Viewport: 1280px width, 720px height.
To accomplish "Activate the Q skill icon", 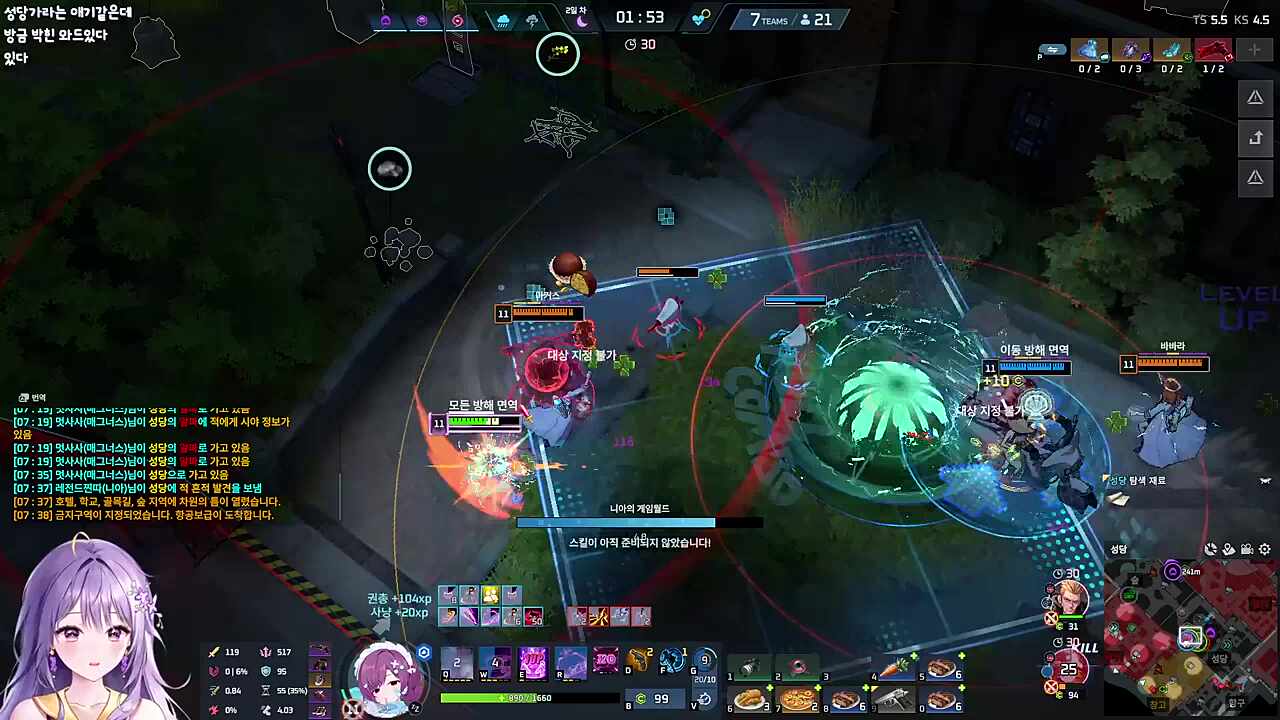I will pyautogui.click(x=457, y=663).
